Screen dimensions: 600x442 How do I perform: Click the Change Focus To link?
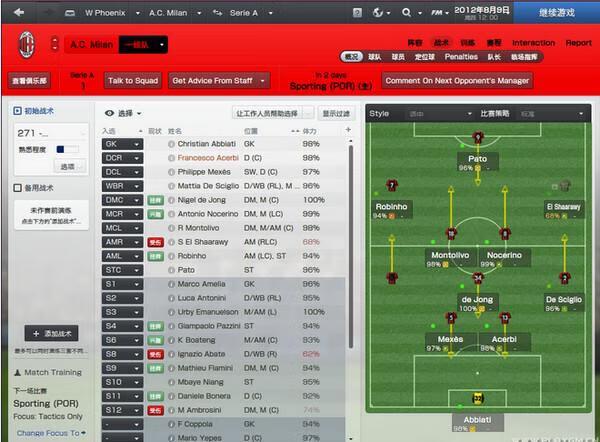point(46,433)
